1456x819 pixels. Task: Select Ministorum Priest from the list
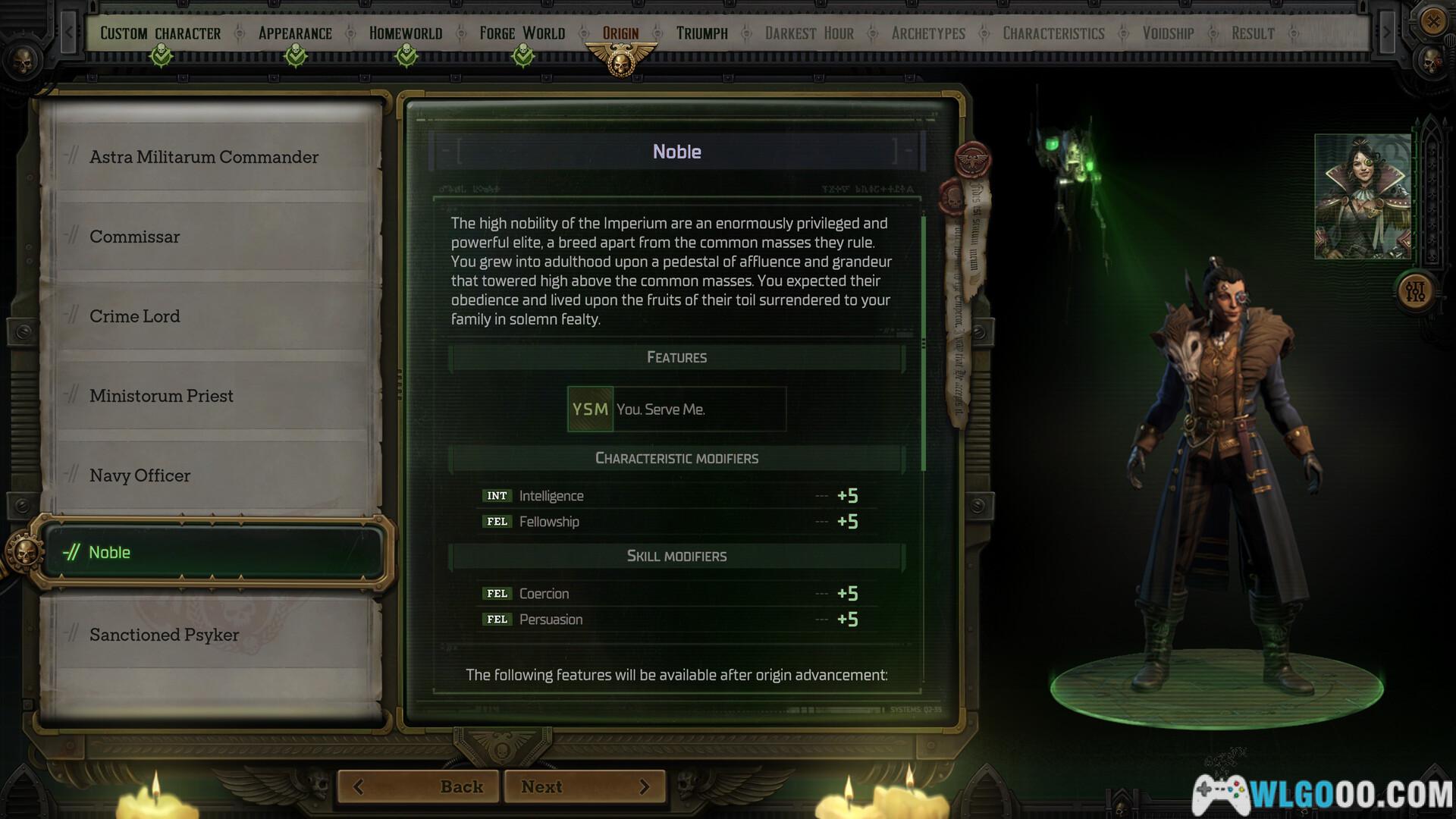(x=162, y=396)
